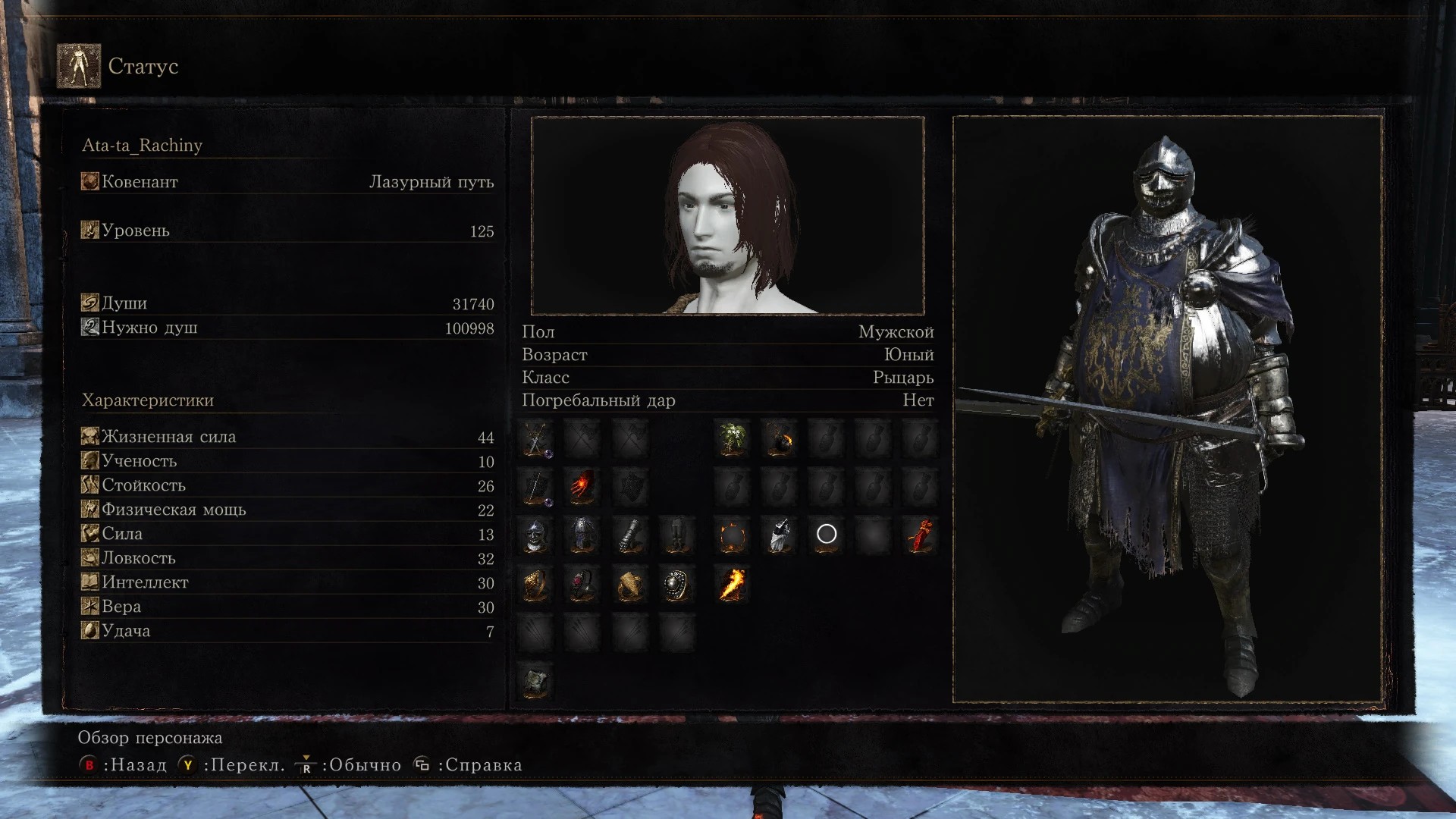Pick the red cloth item slot
The width and height of the screenshot is (1456, 819).
tap(920, 536)
